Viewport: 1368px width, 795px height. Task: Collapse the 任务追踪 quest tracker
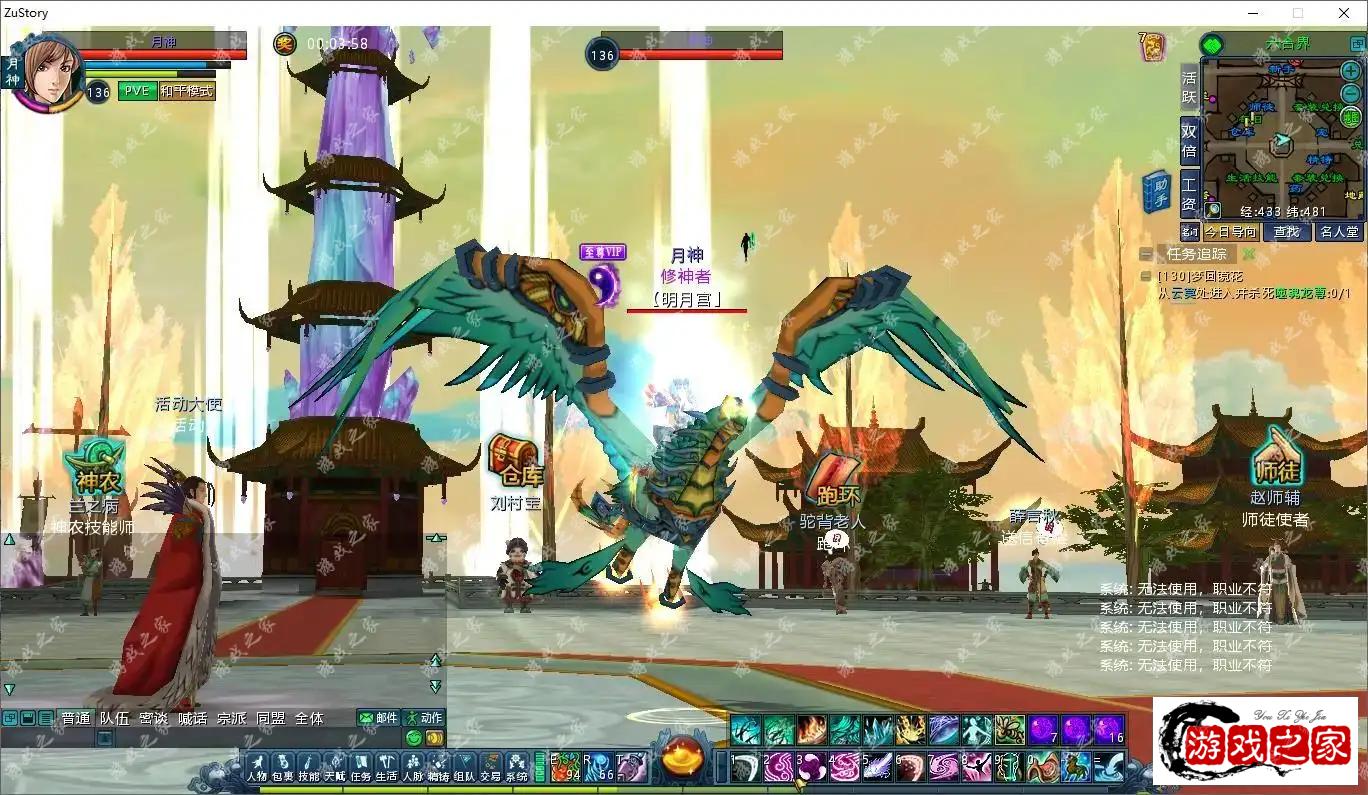click(x=1145, y=254)
